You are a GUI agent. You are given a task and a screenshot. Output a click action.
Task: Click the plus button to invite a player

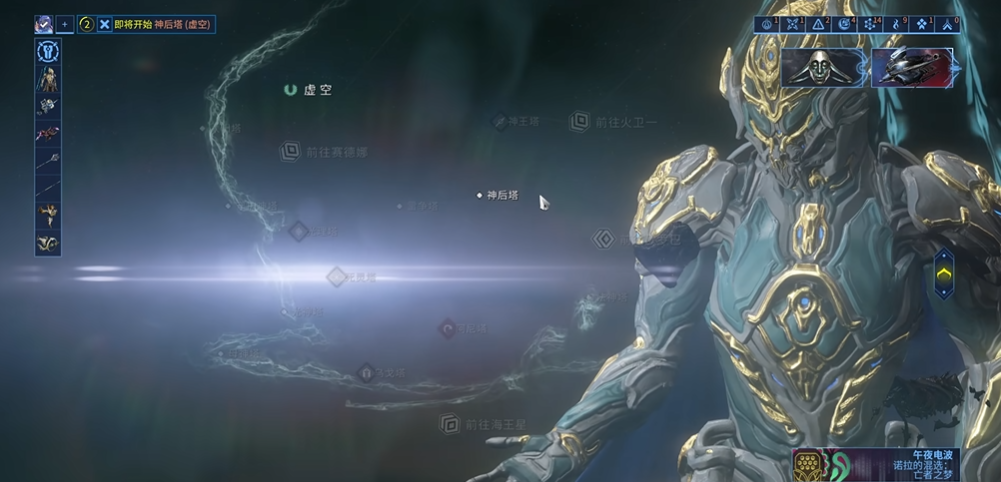[x=65, y=24]
